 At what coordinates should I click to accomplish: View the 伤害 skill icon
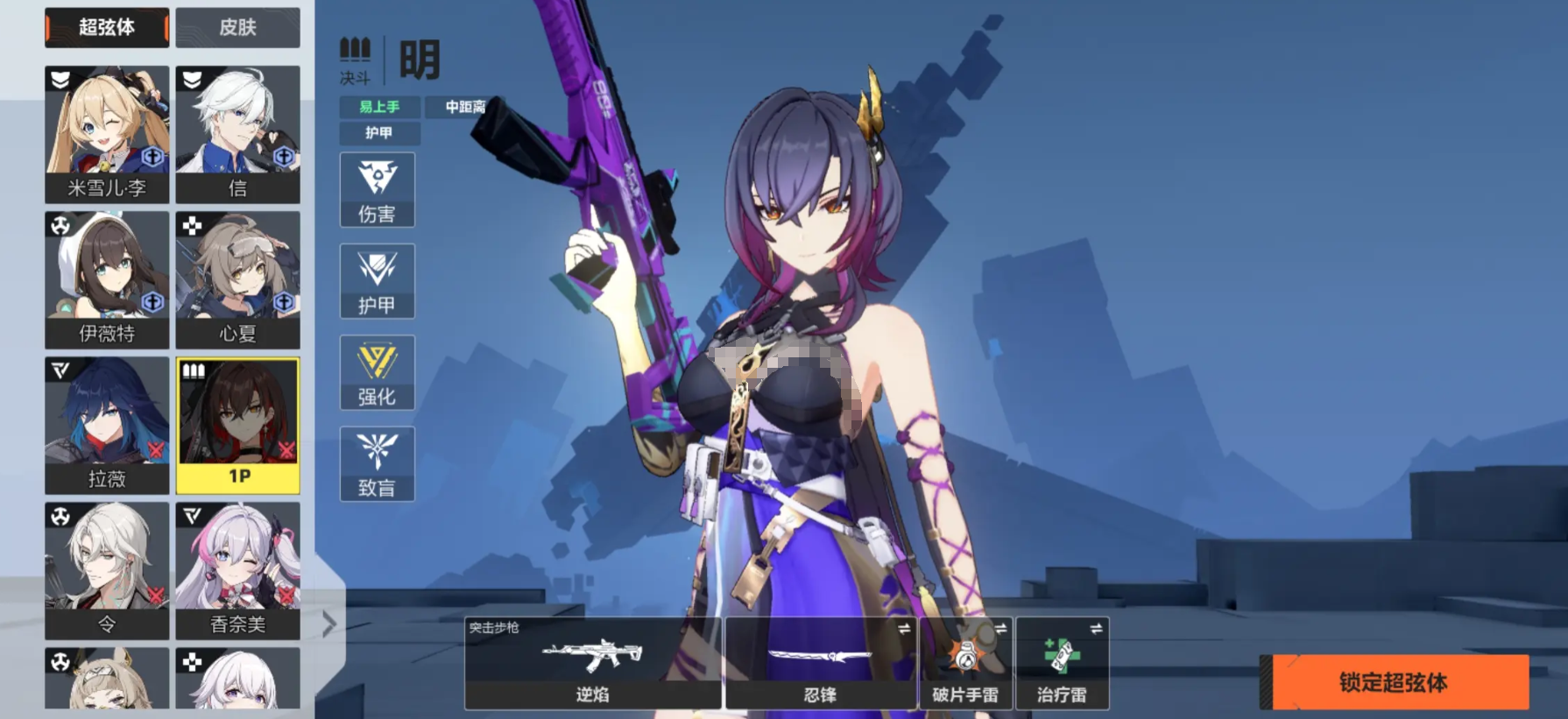click(377, 190)
